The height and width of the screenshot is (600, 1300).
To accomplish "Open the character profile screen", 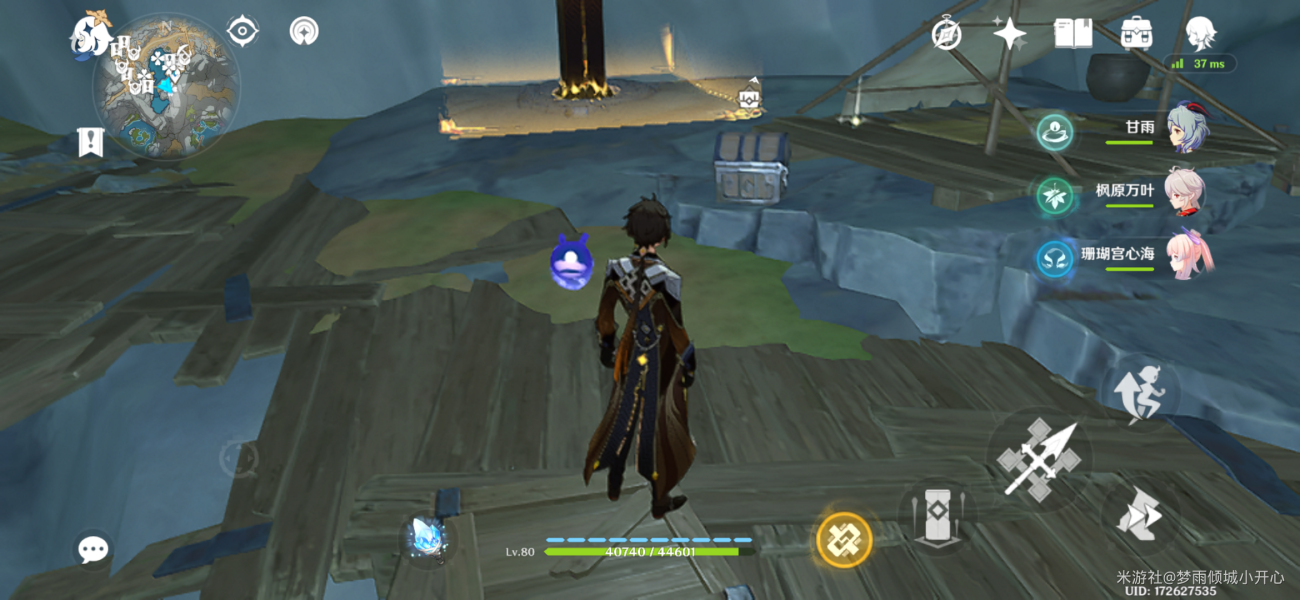I will click(x=1200, y=34).
